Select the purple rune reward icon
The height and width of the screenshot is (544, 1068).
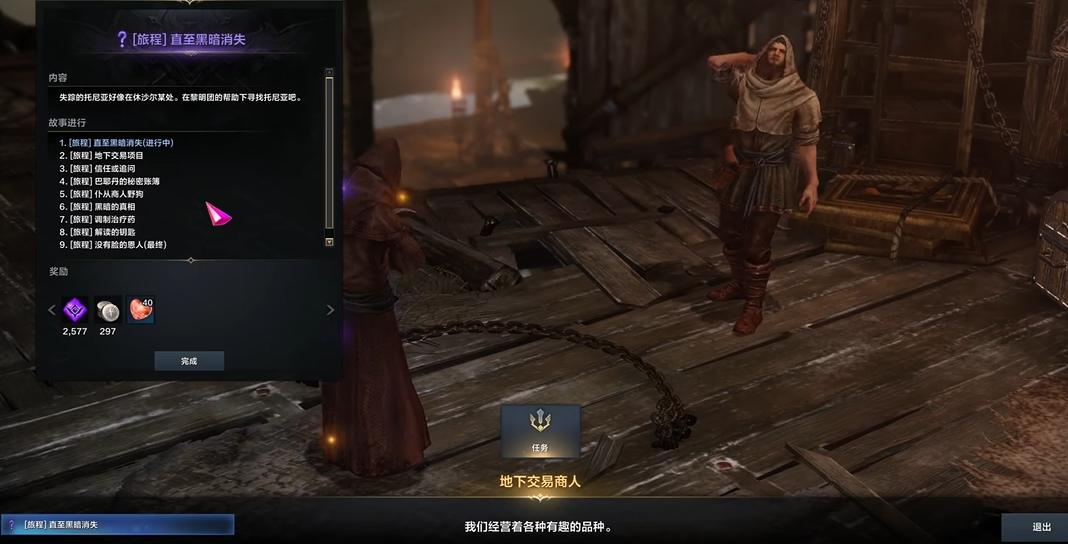(75, 310)
